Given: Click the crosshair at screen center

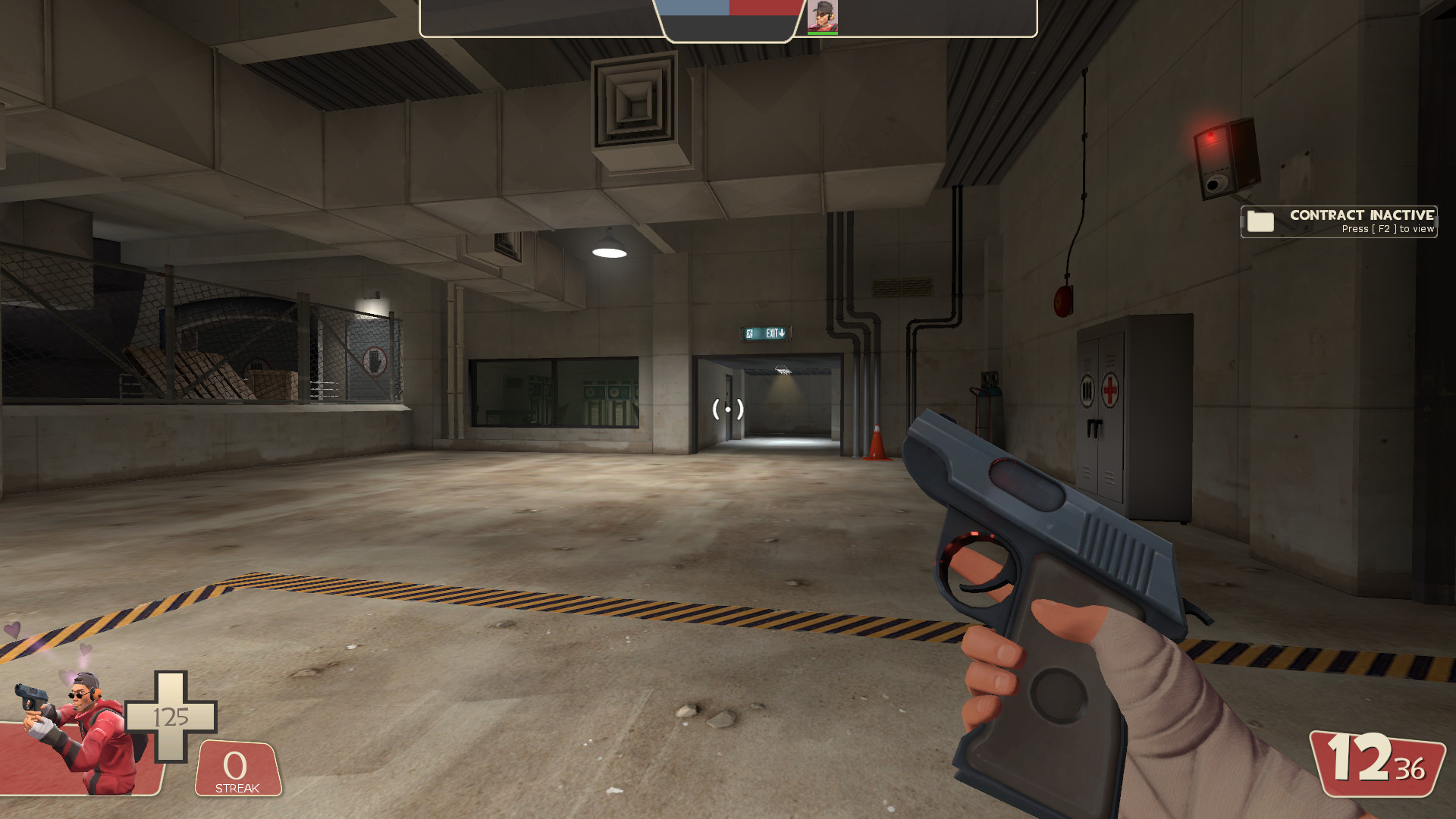Looking at the screenshot, I should (x=728, y=409).
